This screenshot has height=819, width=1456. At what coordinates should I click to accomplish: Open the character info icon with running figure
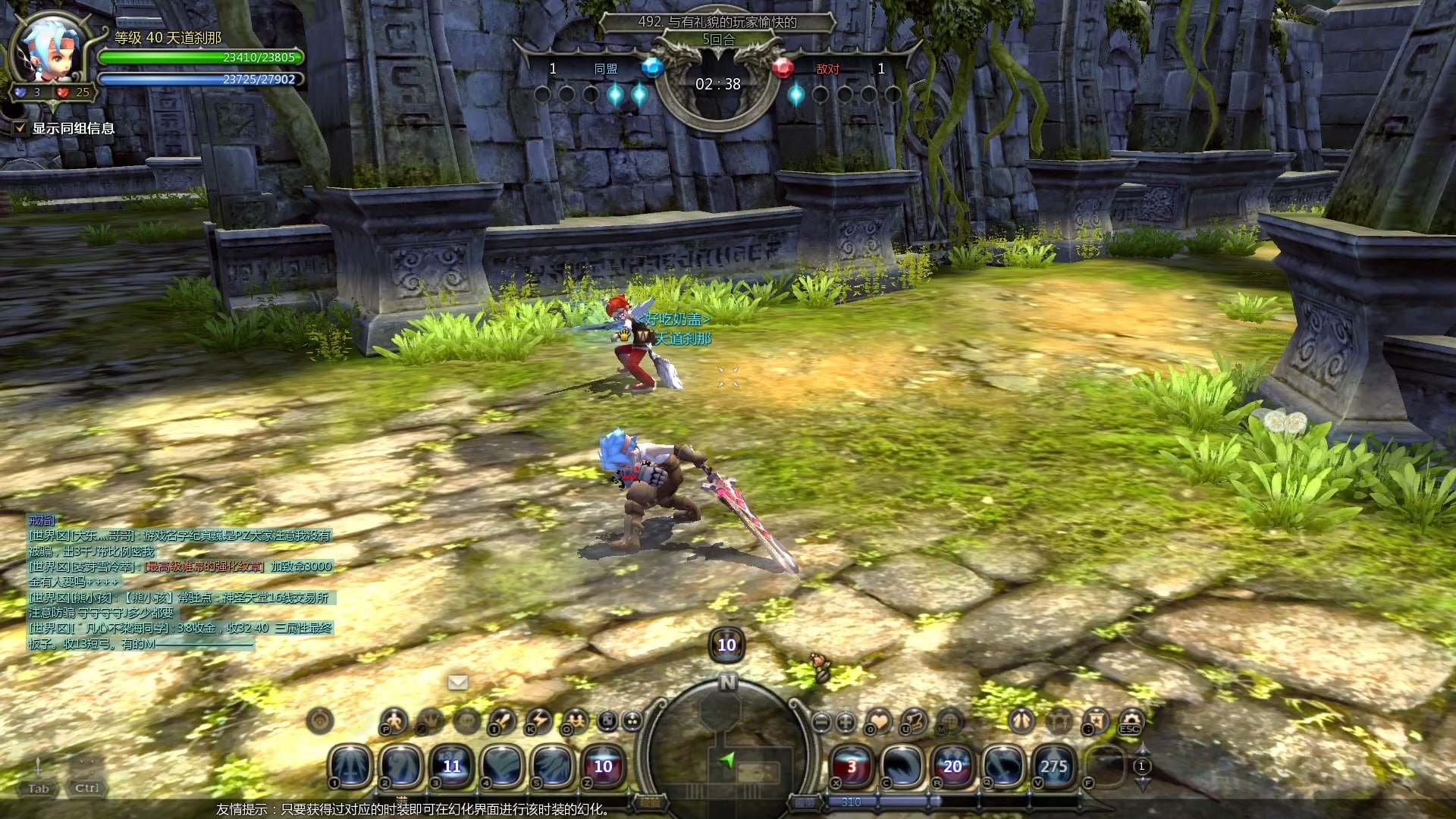(394, 720)
